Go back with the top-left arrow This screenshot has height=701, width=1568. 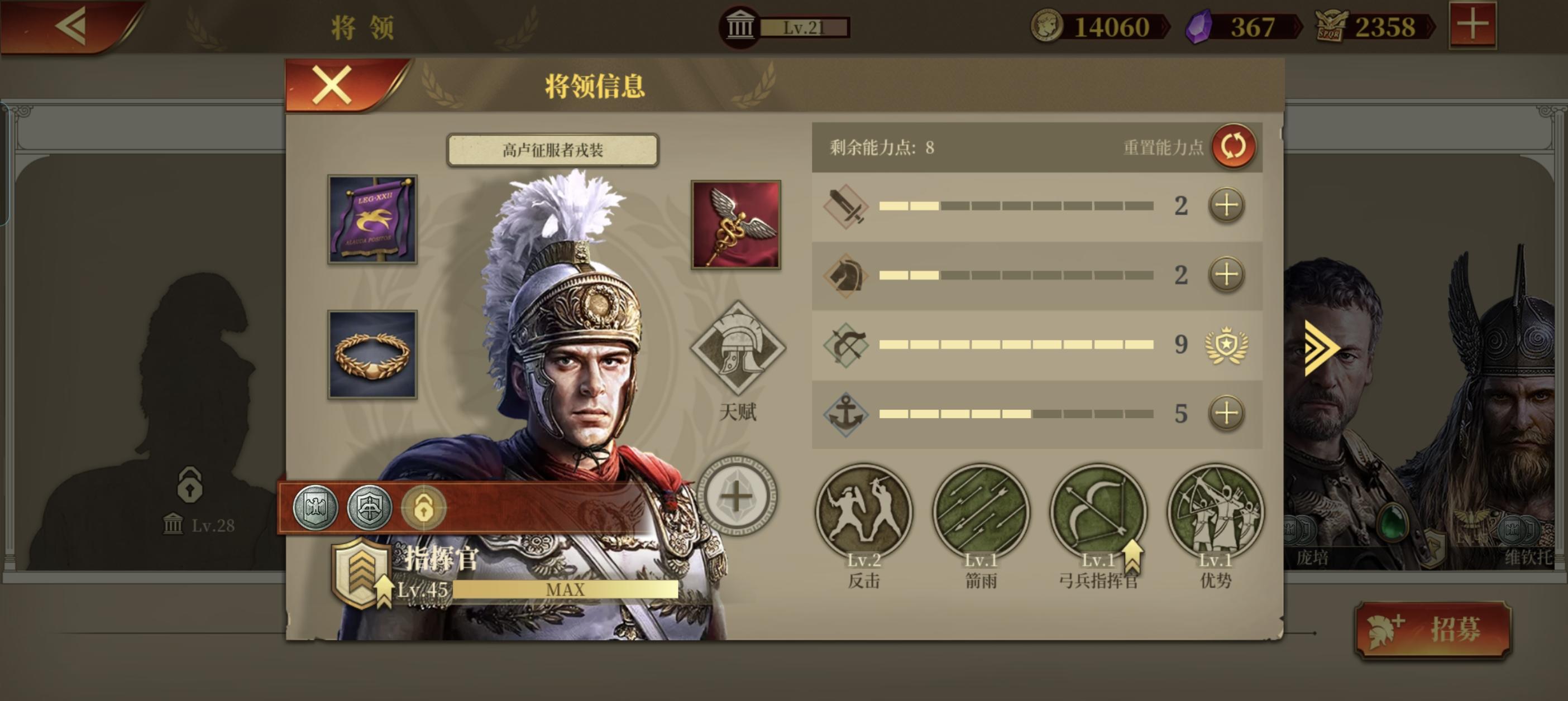click(x=72, y=26)
